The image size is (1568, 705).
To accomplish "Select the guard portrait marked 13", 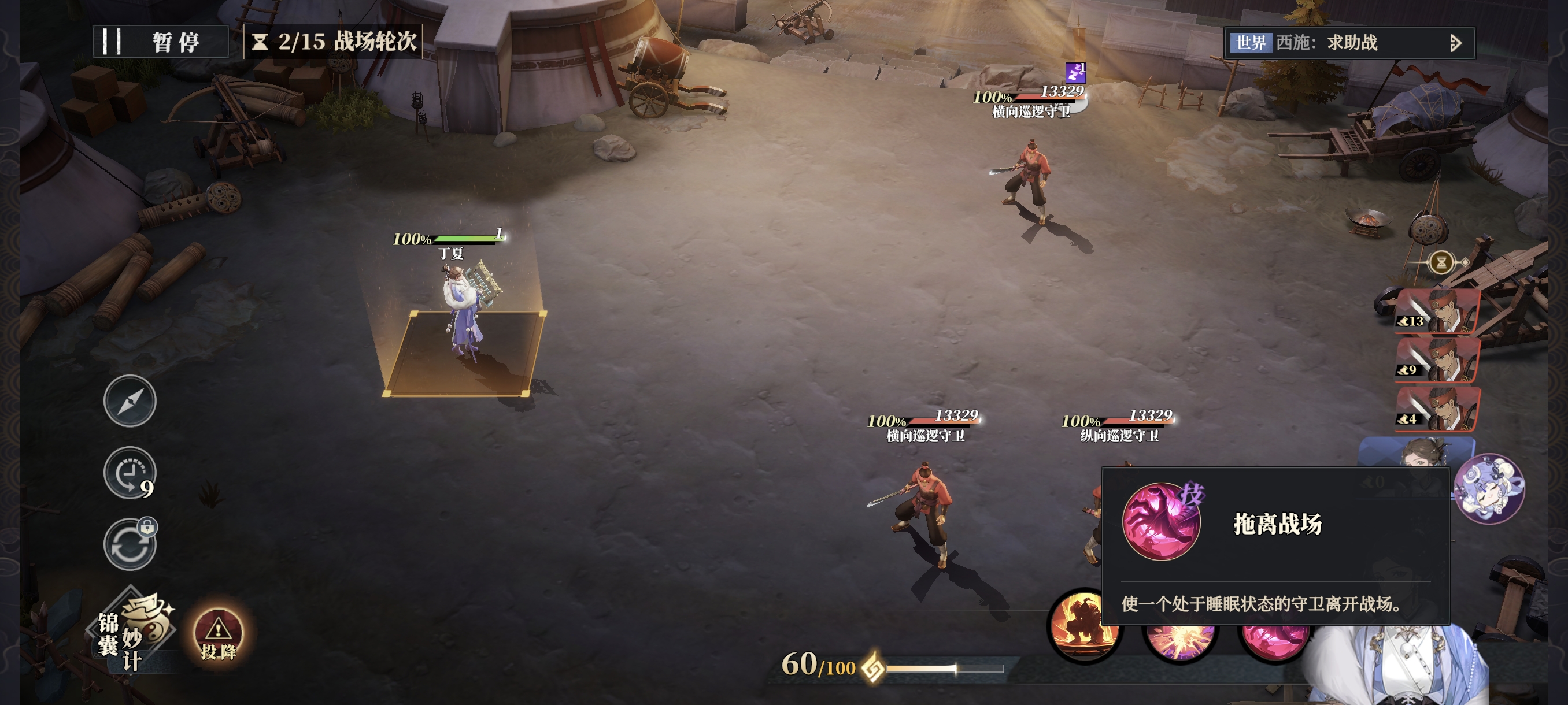I will pyautogui.click(x=1438, y=311).
